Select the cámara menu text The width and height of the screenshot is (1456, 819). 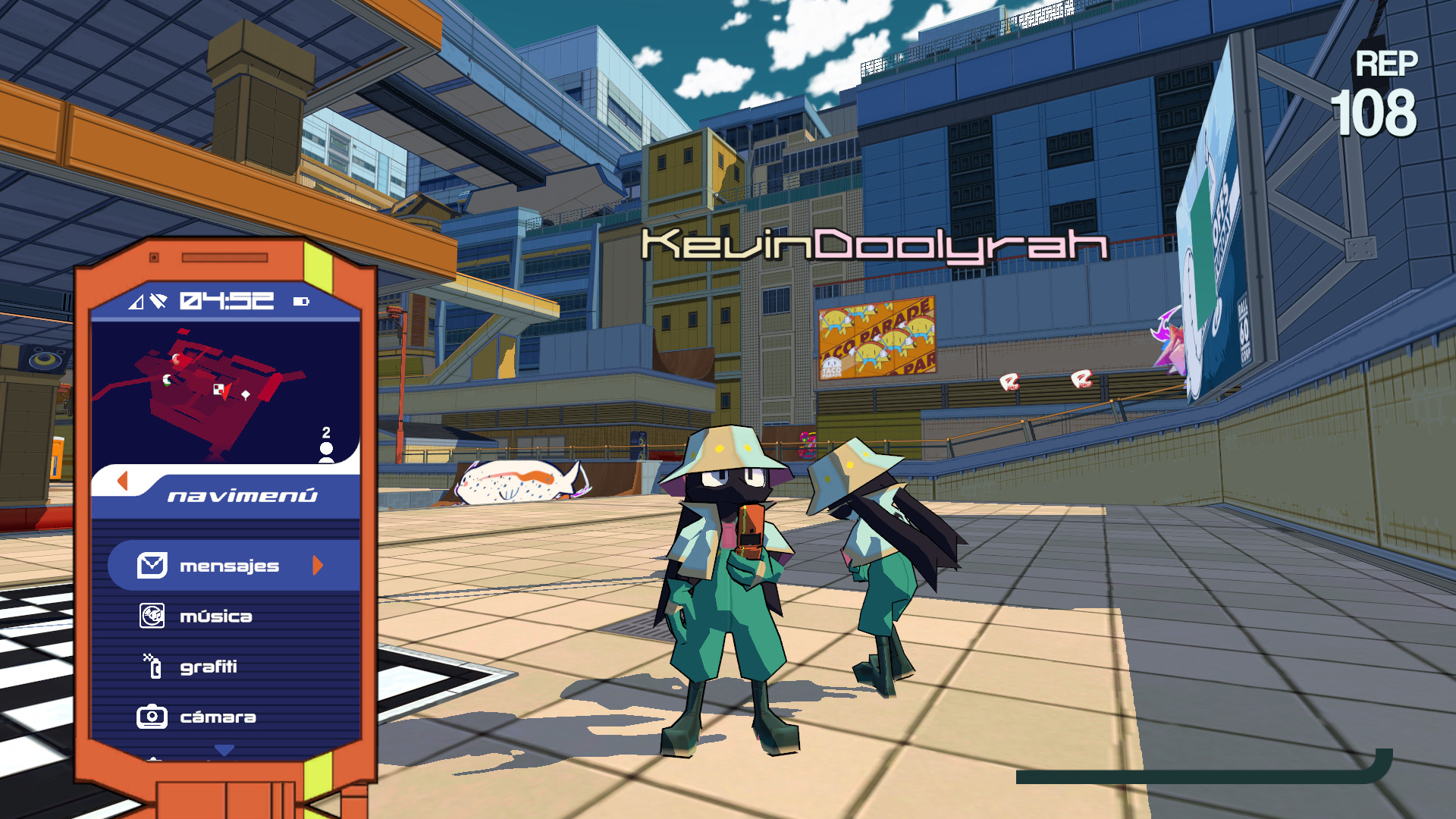click(x=216, y=716)
